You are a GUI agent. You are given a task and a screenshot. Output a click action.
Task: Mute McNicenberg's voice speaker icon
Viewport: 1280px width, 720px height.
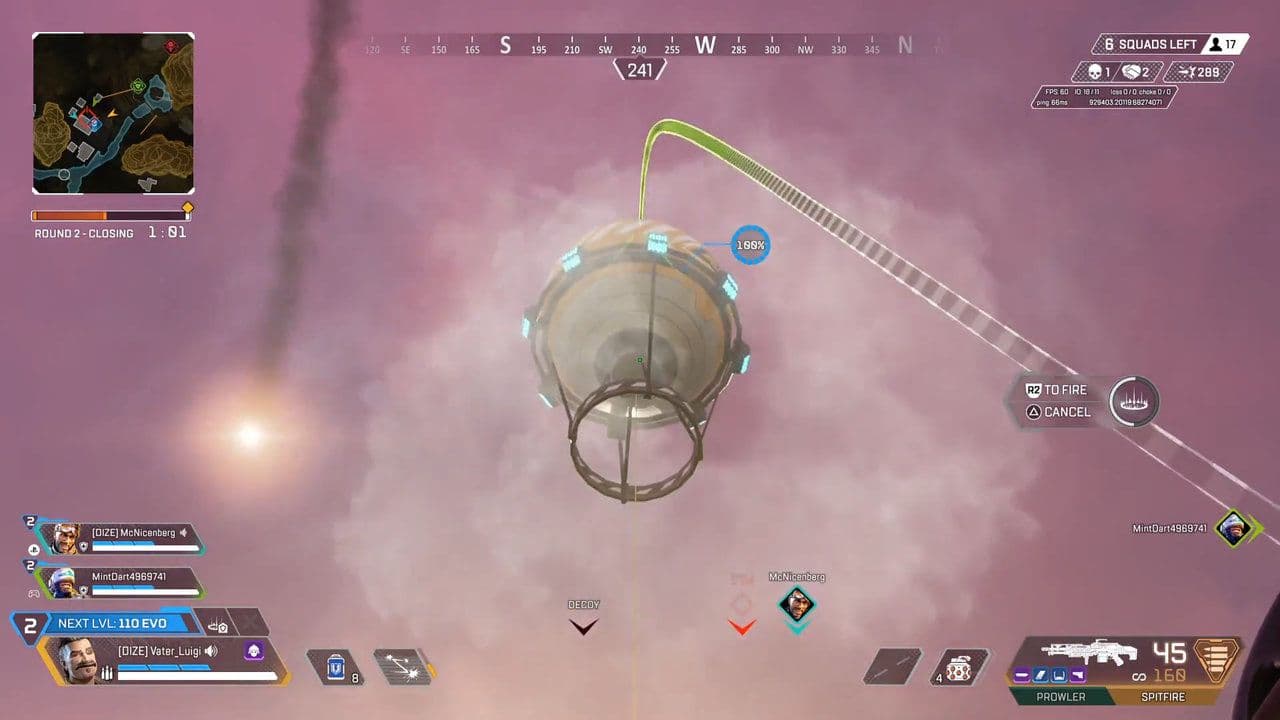coord(183,533)
